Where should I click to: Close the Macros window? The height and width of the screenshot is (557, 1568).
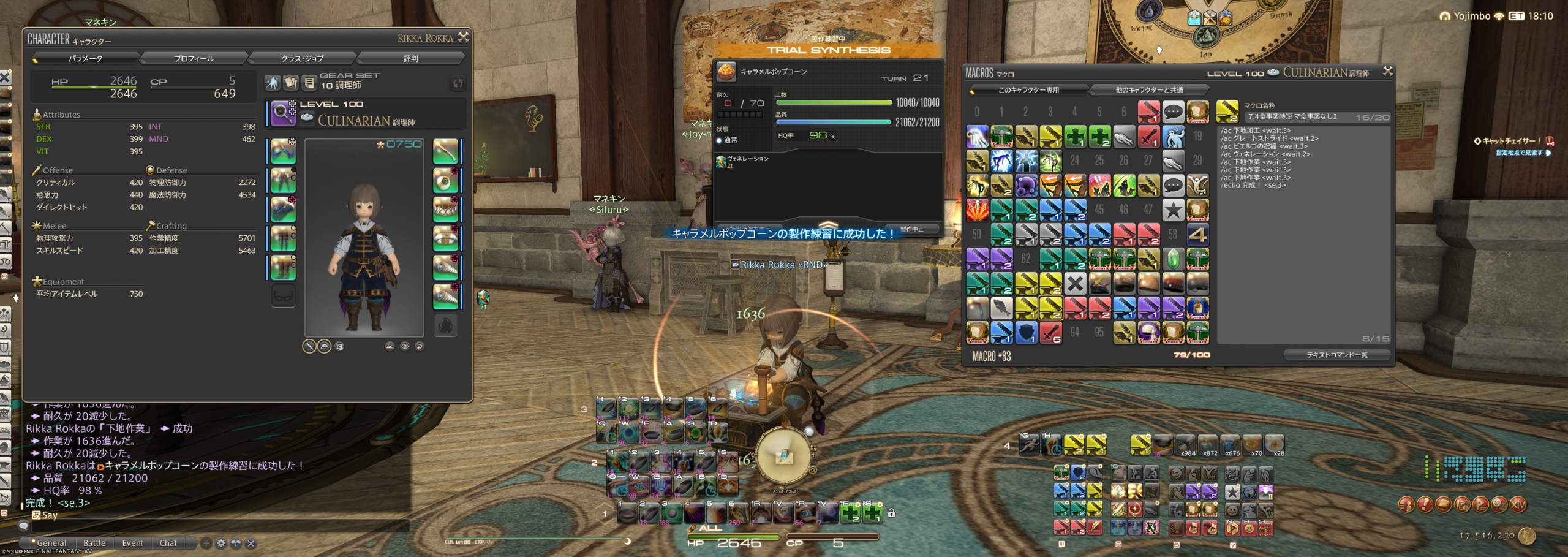pyautogui.click(x=1388, y=72)
